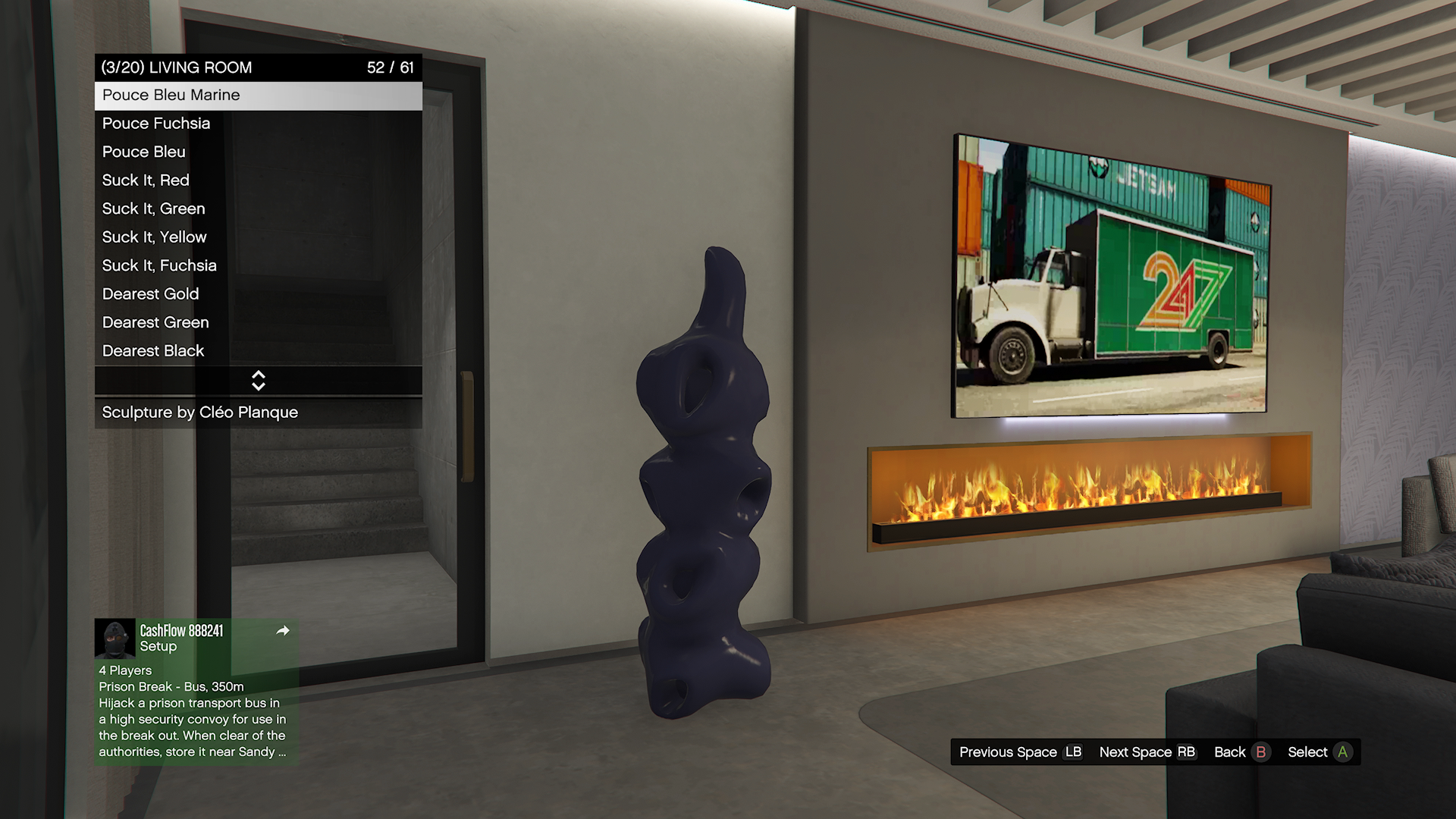Choose the Suck It, Green option

tap(258, 209)
